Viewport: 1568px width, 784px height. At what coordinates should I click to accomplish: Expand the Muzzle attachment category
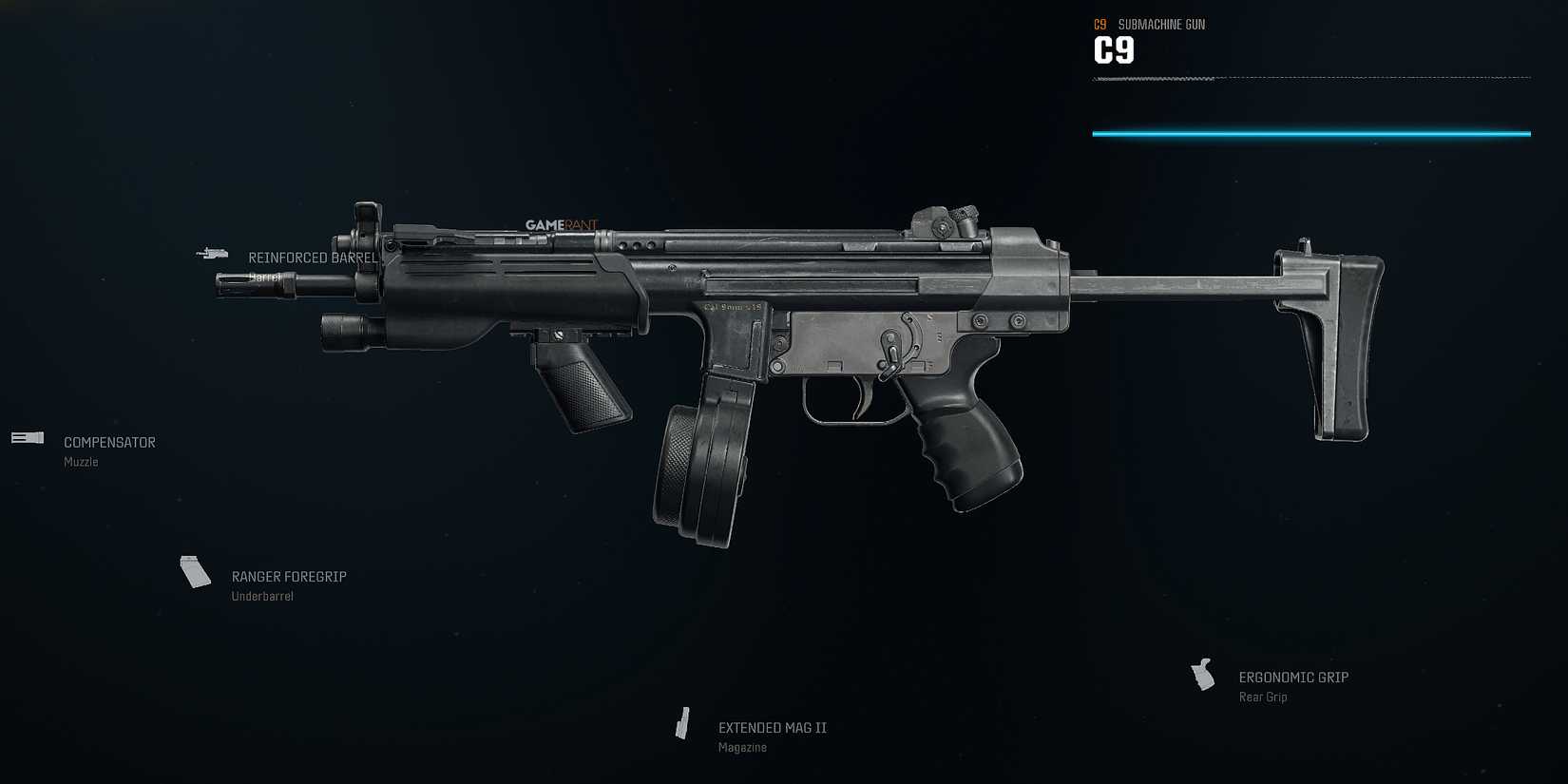(80, 462)
